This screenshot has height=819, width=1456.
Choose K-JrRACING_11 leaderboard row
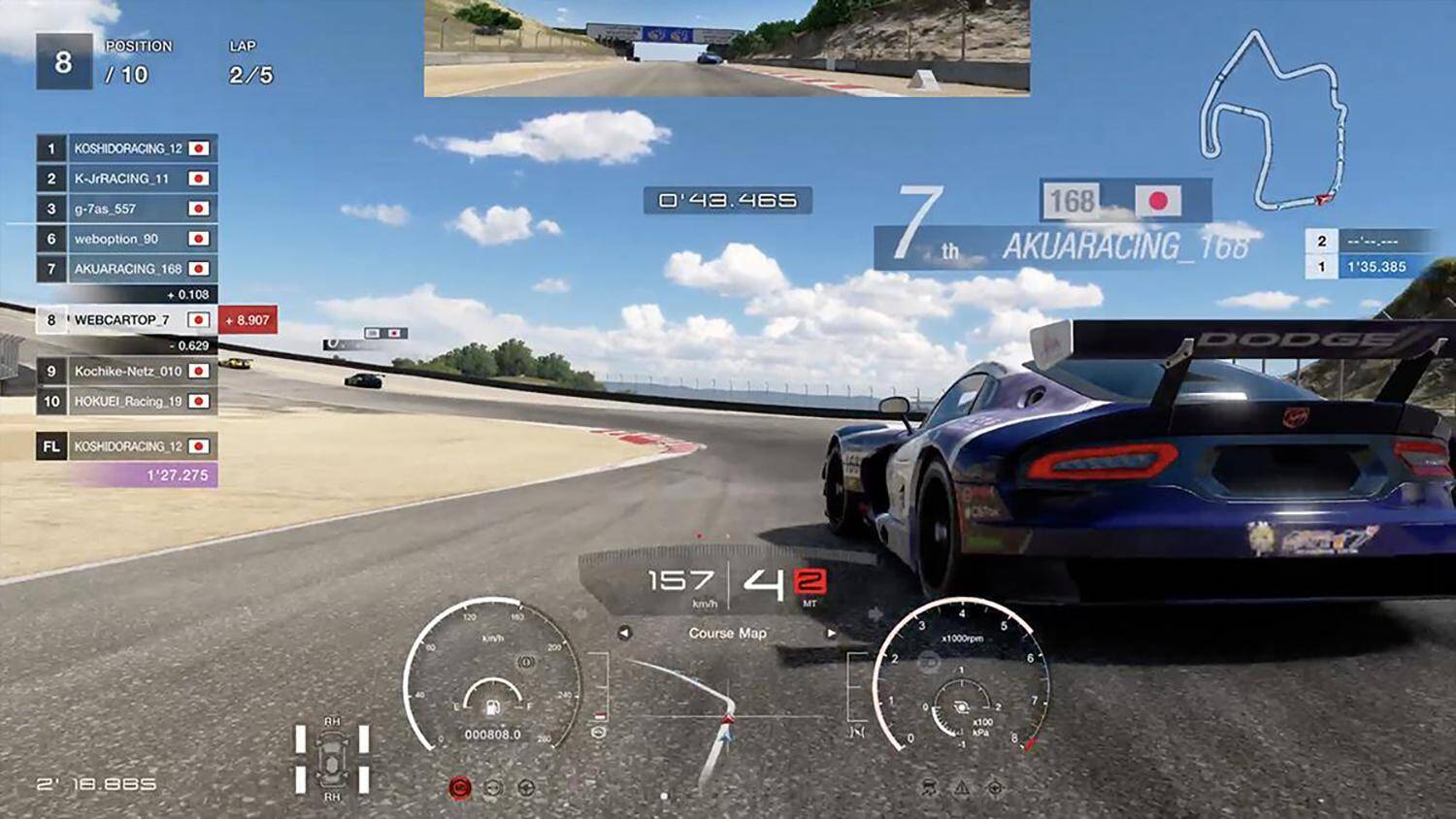click(127, 179)
